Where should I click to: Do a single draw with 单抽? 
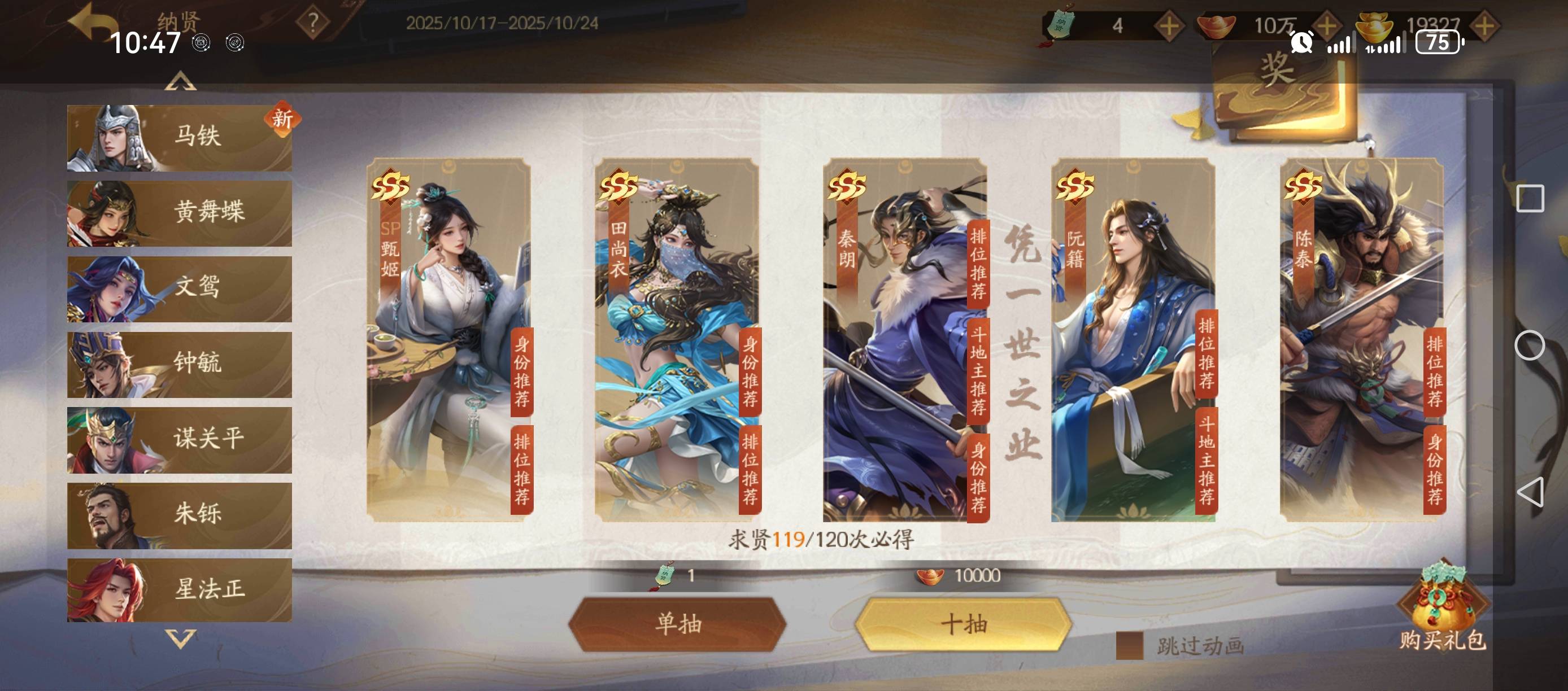coord(677,624)
